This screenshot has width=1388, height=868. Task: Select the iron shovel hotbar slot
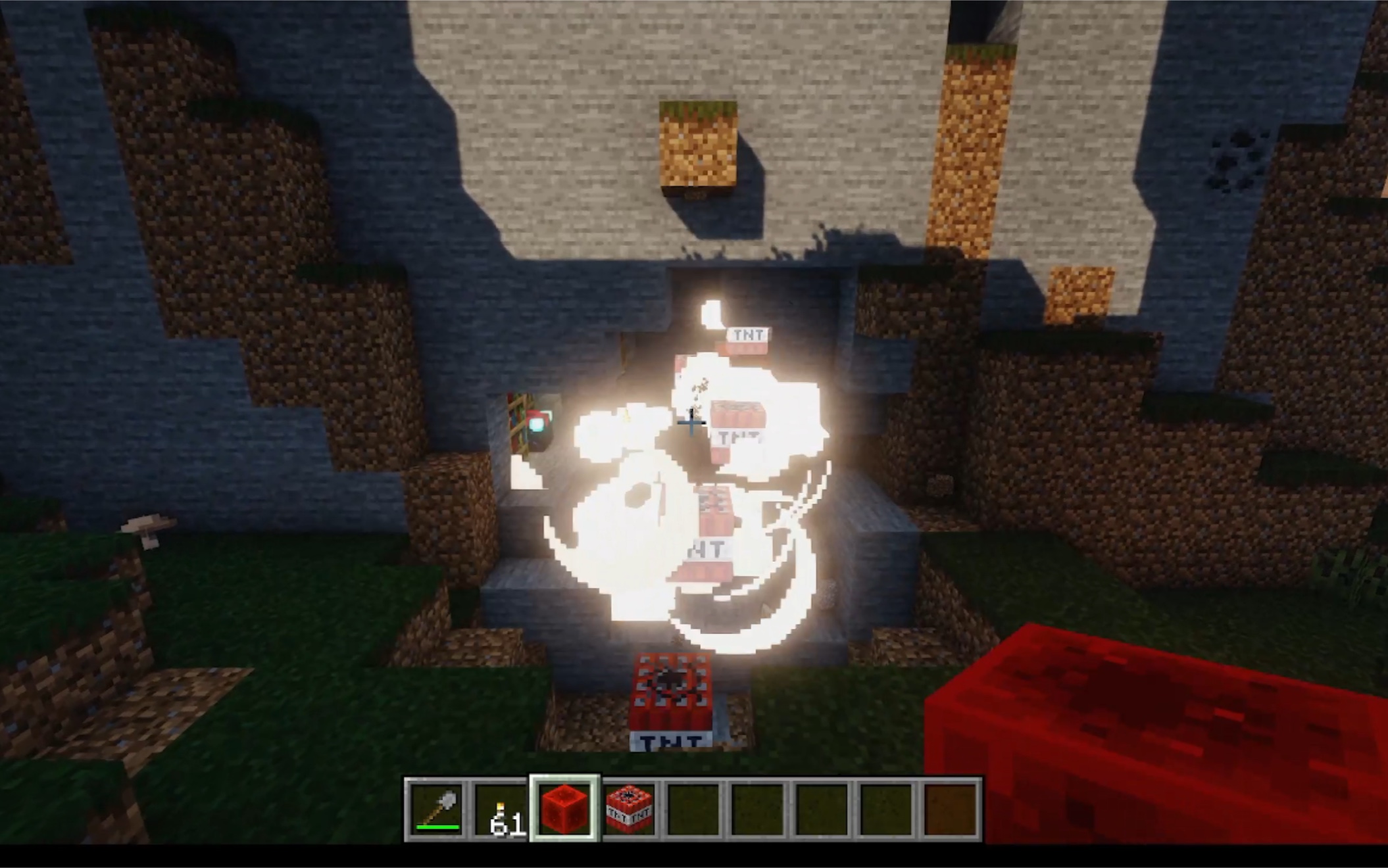pyautogui.click(x=437, y=809)
